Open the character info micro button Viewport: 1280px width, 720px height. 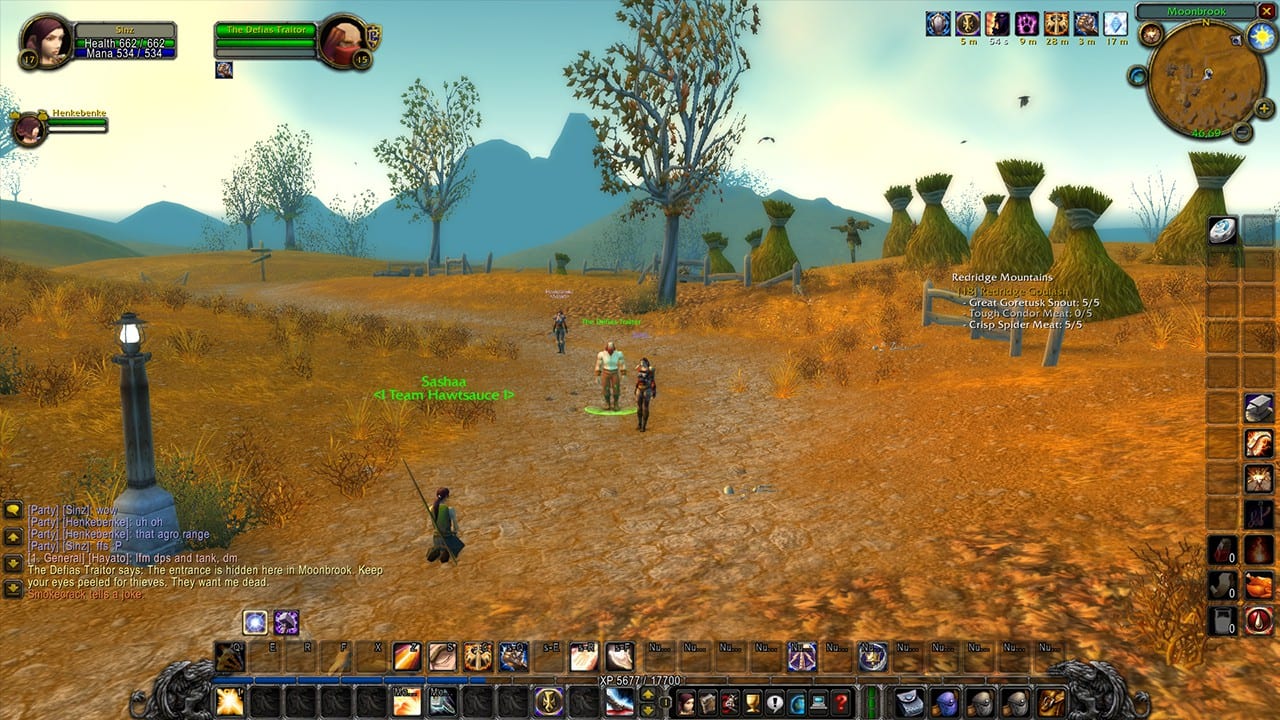pos(687,702)
